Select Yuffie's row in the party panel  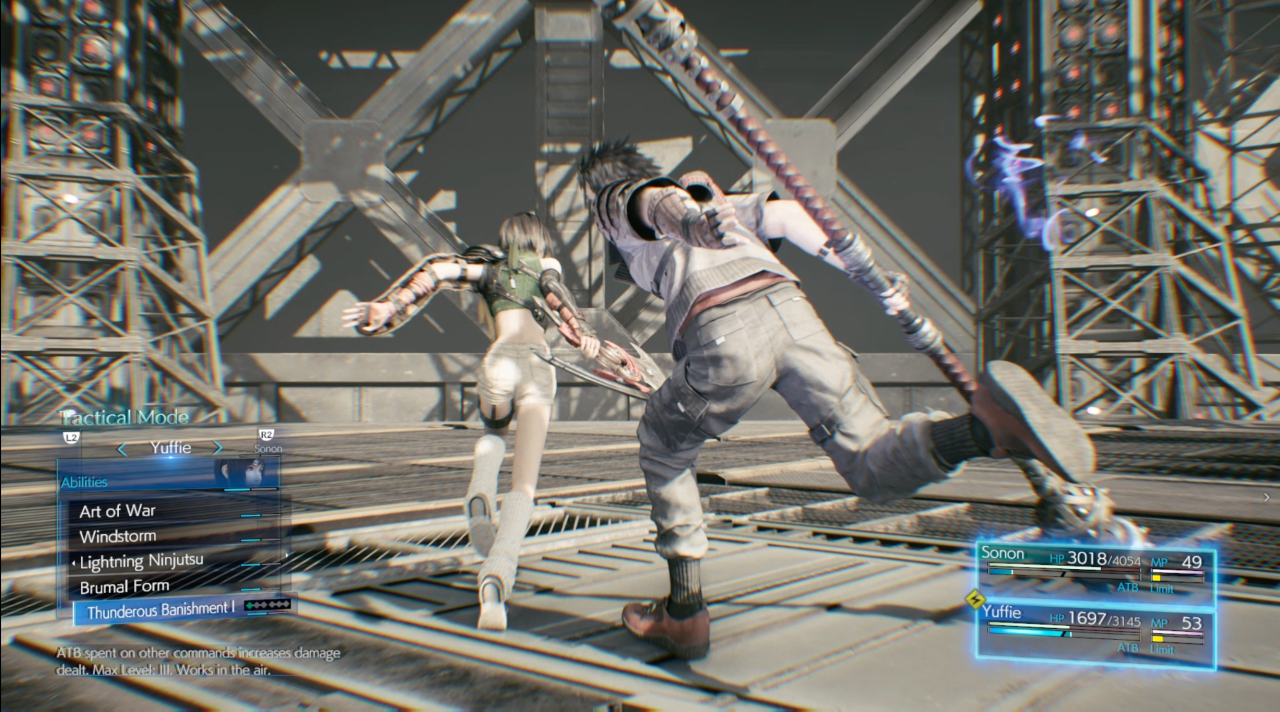[1095, 629]
